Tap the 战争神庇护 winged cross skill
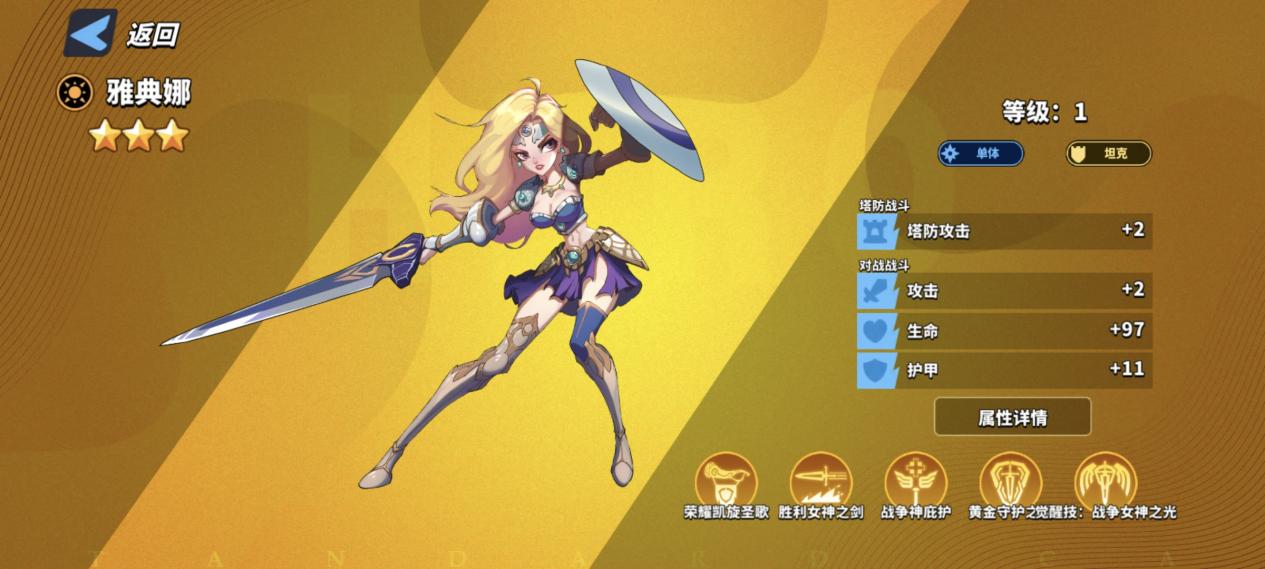This screenshot has width=1265, height=569. pos(916,480)
